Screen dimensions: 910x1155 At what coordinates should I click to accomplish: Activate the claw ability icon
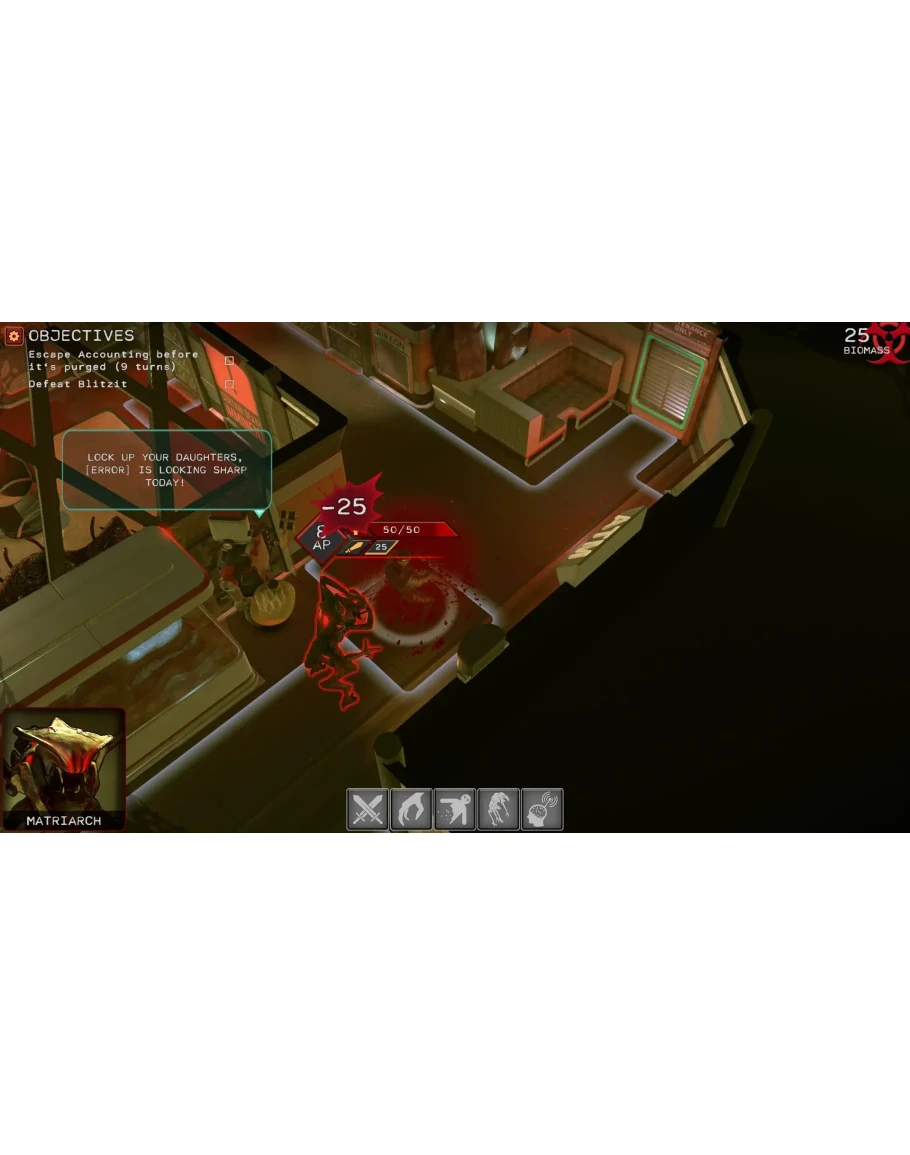click(411, 809)
